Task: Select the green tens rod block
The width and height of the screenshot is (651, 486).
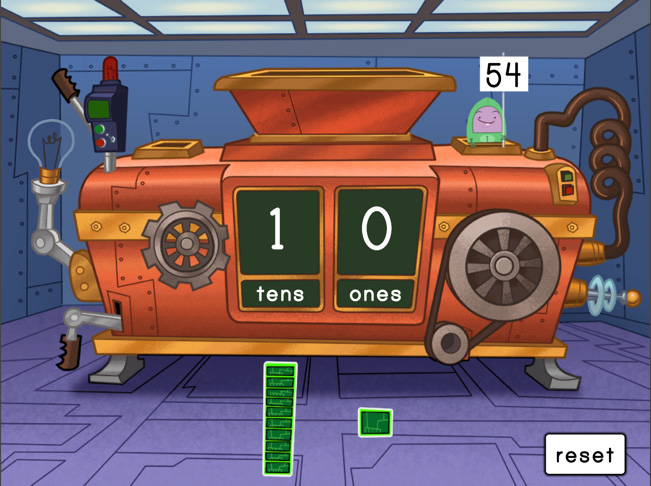Action: point(280,418)
